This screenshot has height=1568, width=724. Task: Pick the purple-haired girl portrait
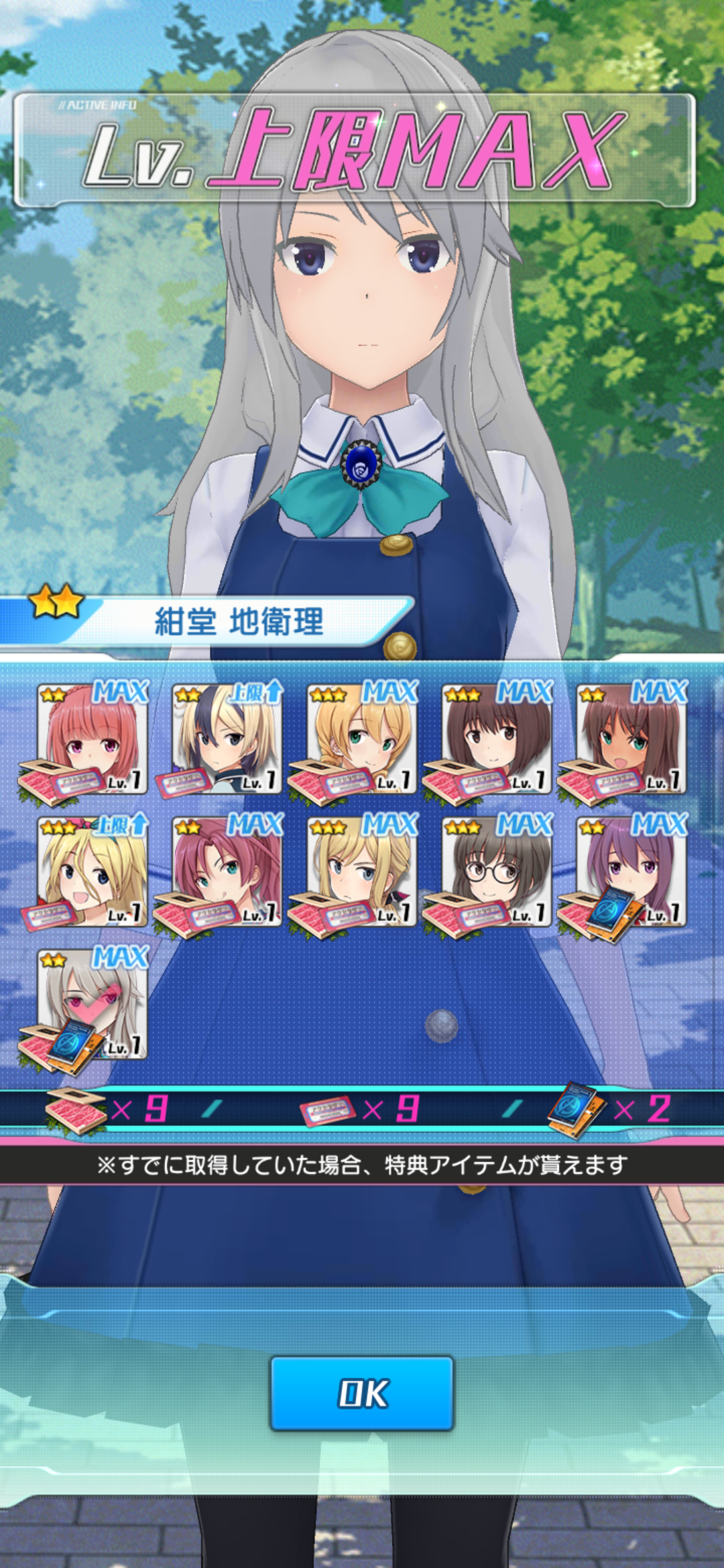(631, 872)
